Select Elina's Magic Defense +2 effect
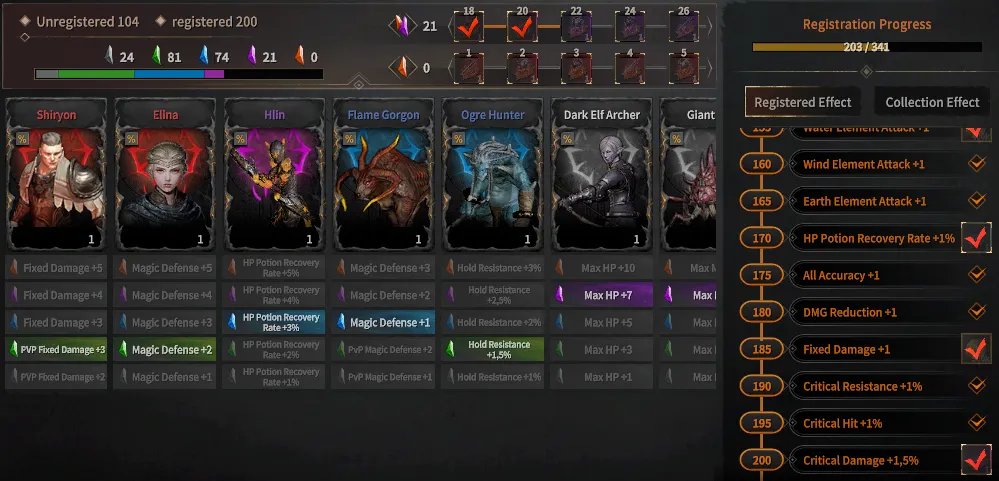 click(x=166, y=350)
